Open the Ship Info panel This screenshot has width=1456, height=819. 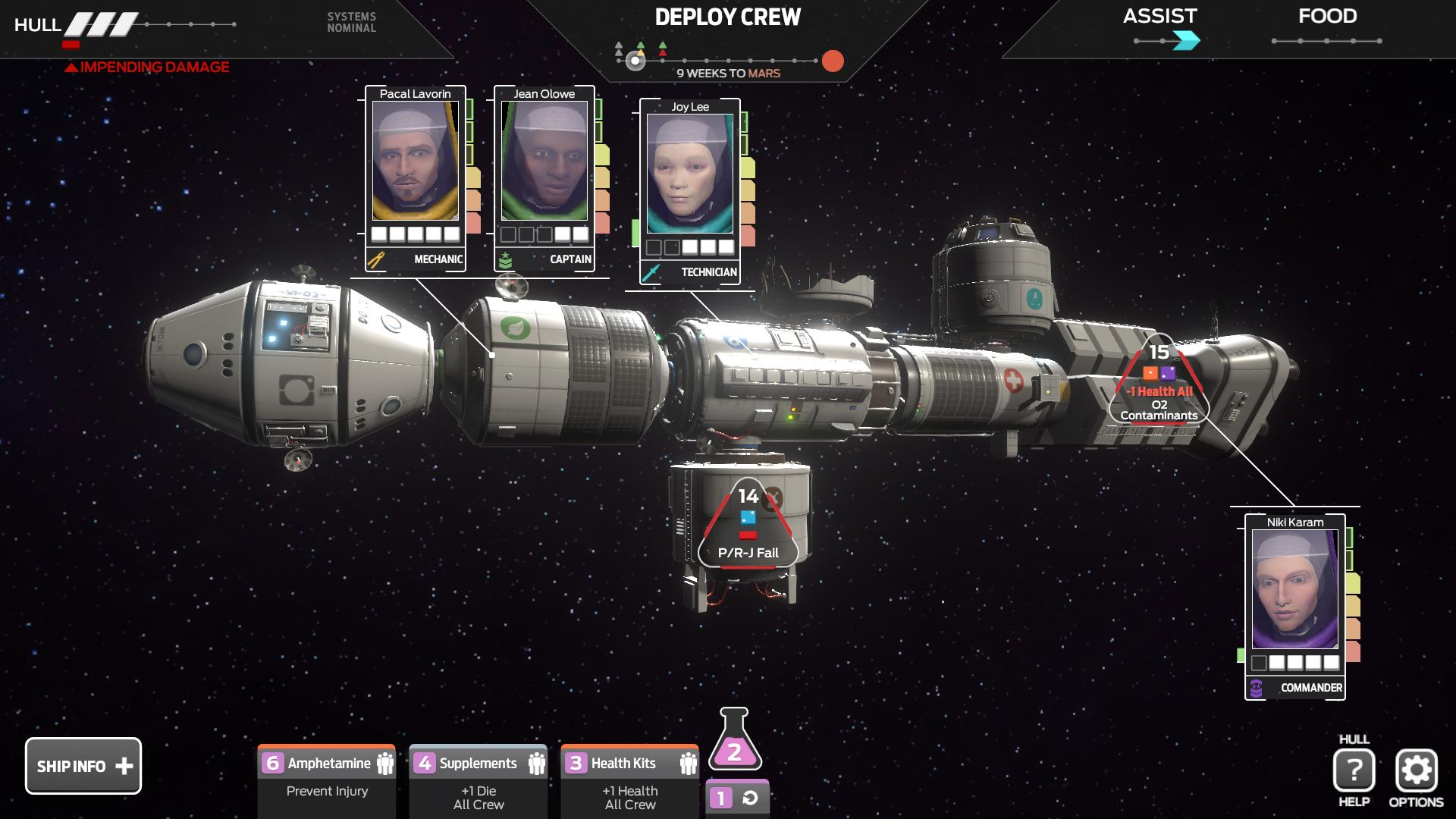click(x=83, y=766)
